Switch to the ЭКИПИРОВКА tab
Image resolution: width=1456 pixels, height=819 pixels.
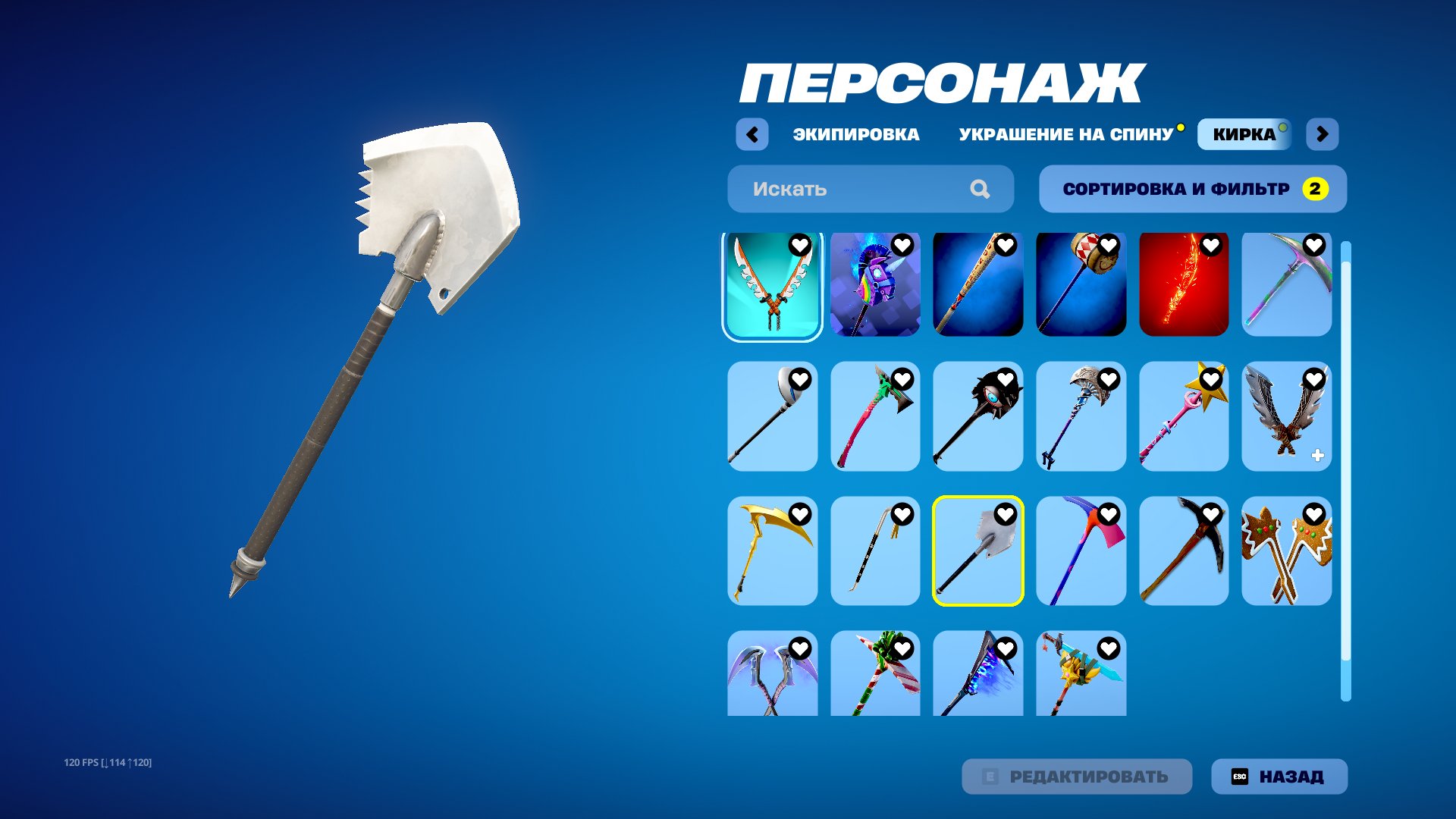tap(855, 134)
